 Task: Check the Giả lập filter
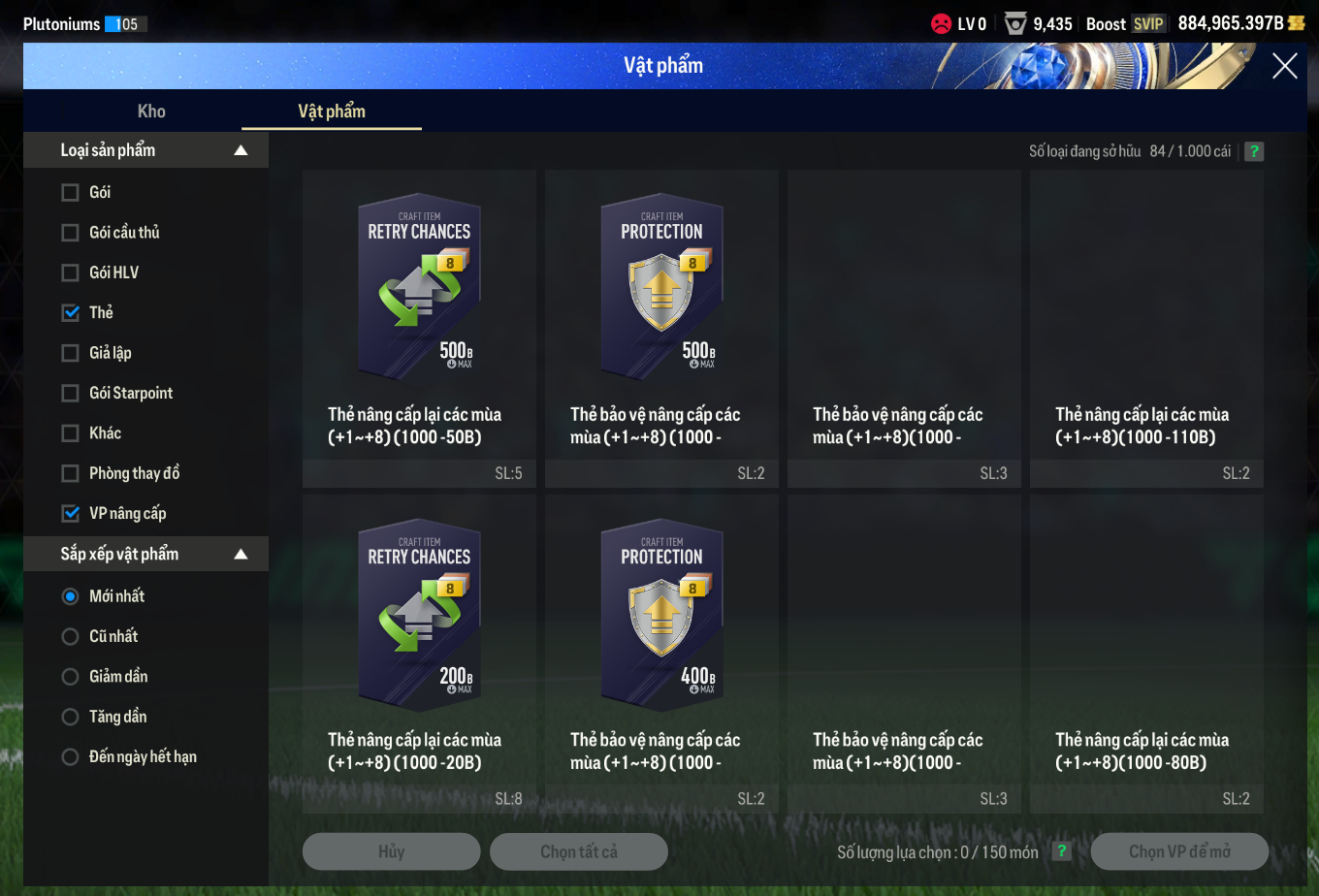click(71, 353)
